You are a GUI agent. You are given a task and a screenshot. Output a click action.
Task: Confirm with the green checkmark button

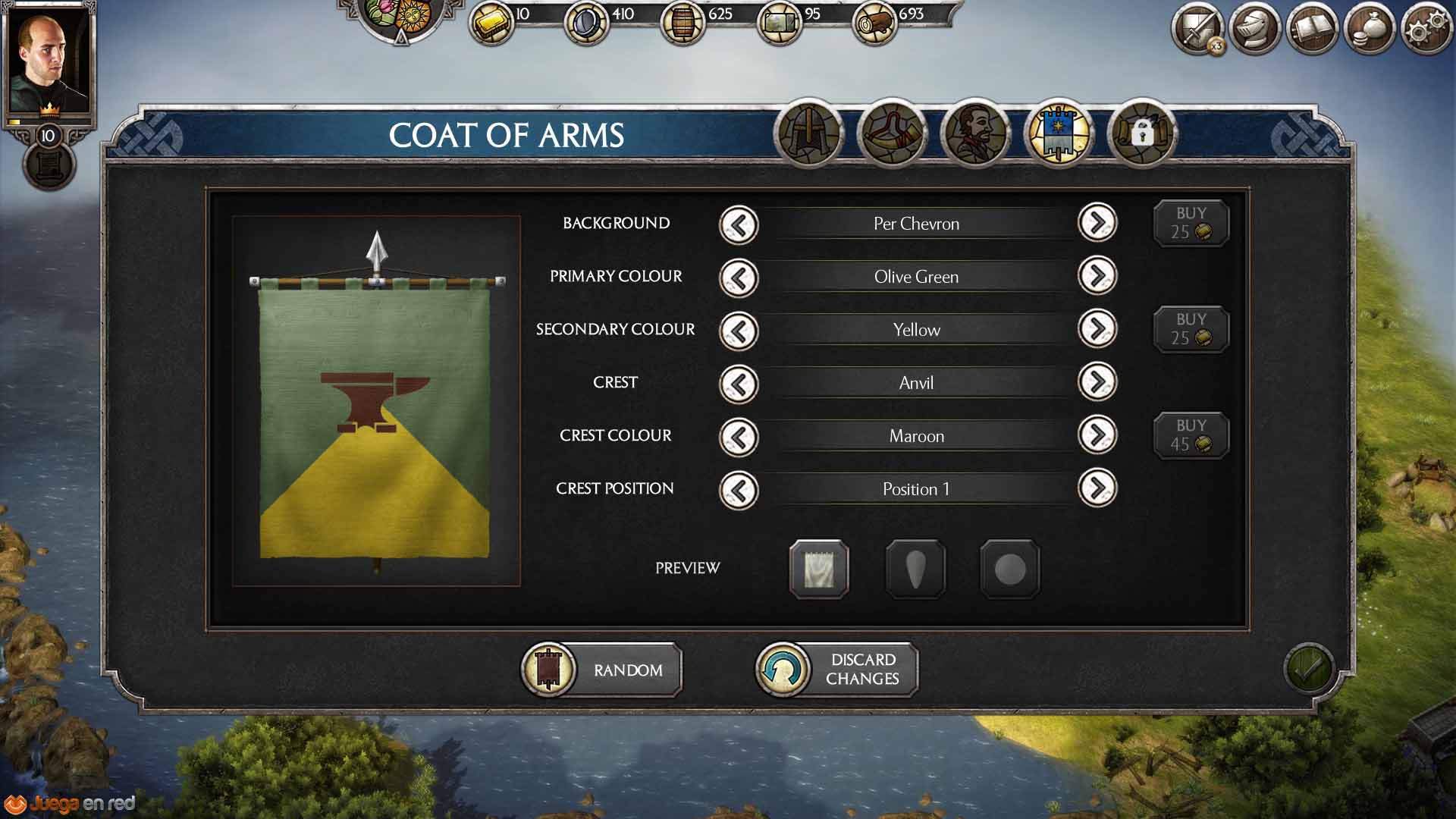coord(1308,668)
